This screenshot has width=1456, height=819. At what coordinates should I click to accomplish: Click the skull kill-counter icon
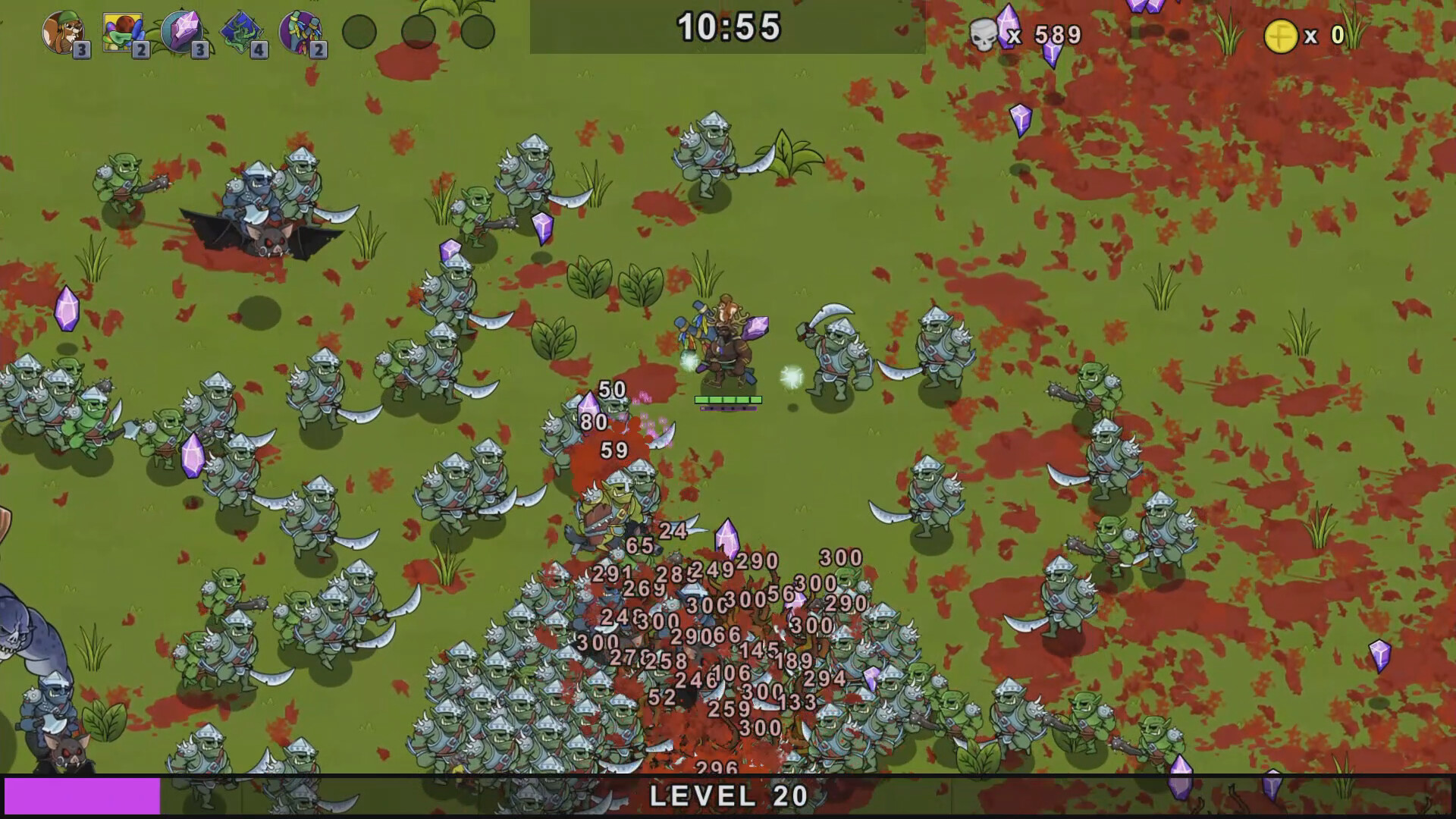click(x=984, y=34)
